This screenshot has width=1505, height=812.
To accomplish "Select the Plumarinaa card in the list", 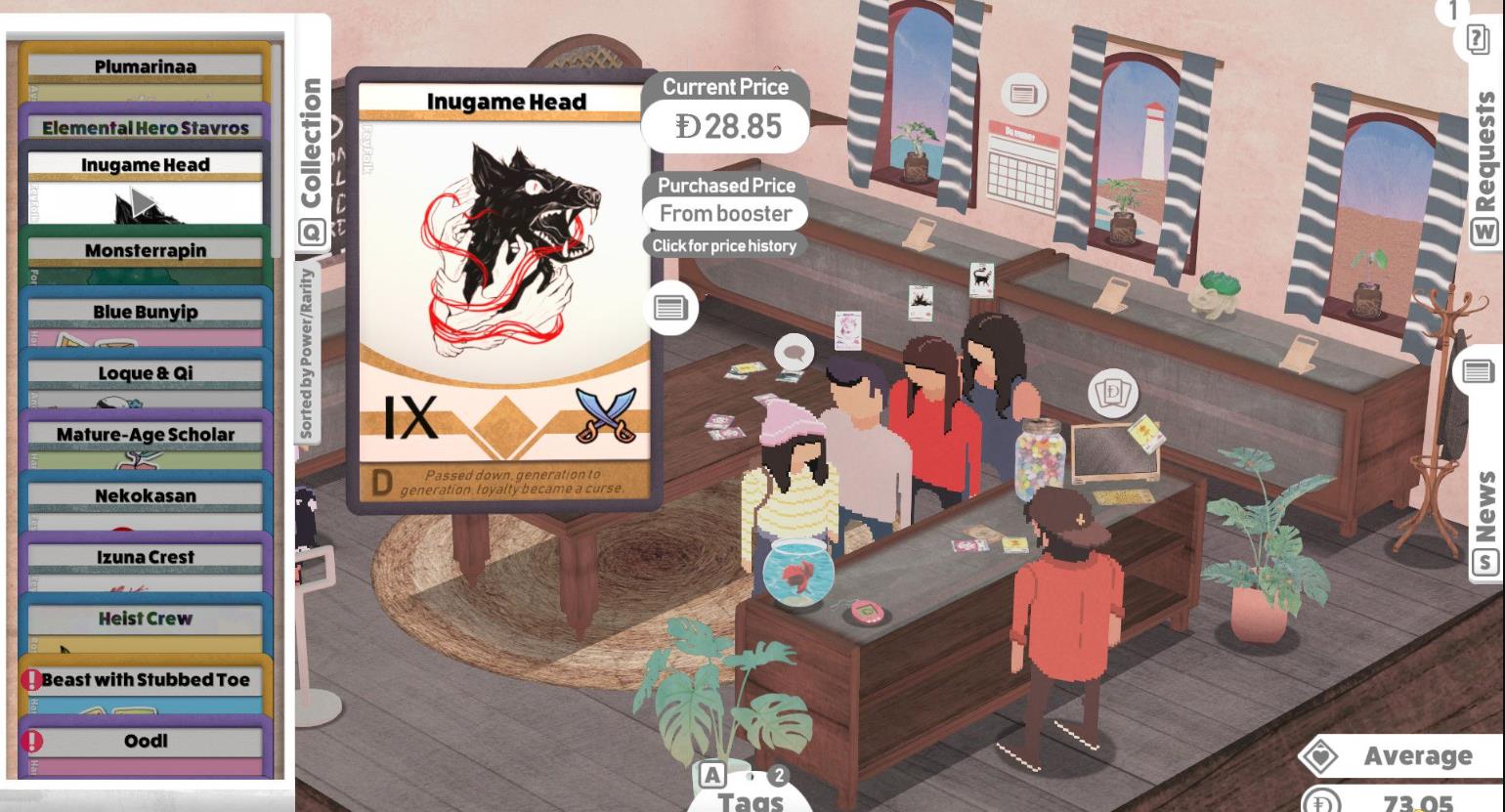I will tap(147, 66).
